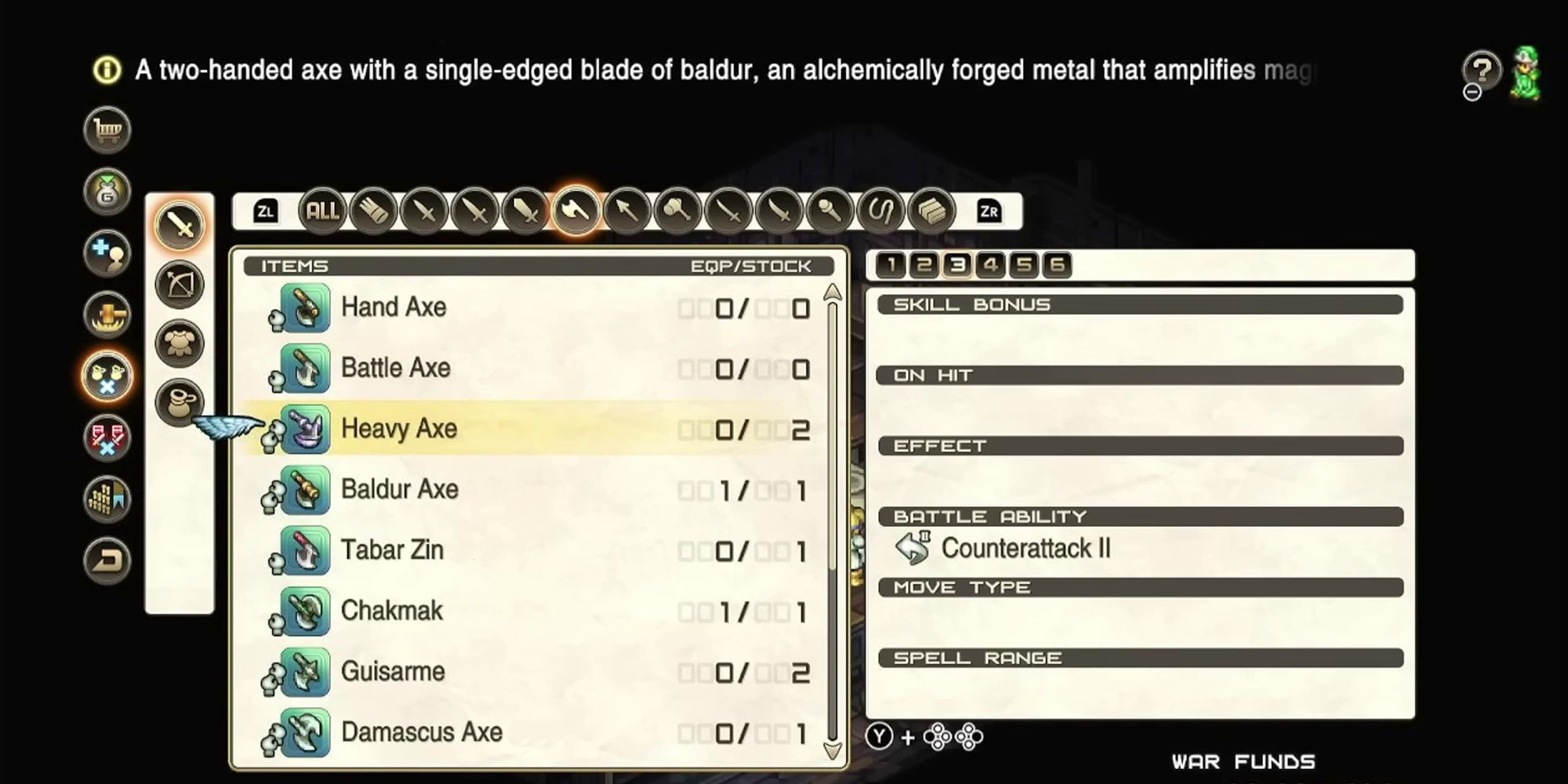
Task: Click the recruit member icon with plus sign
Action: (106, 252)
